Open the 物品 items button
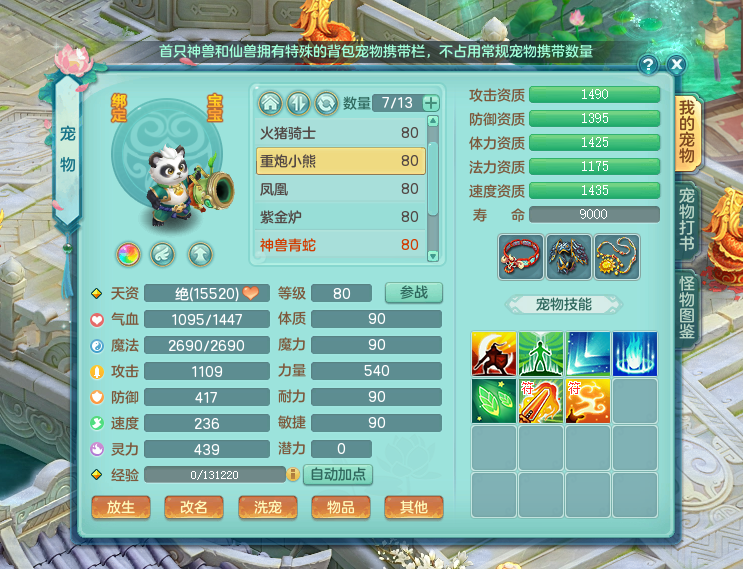 click(340, 507)
